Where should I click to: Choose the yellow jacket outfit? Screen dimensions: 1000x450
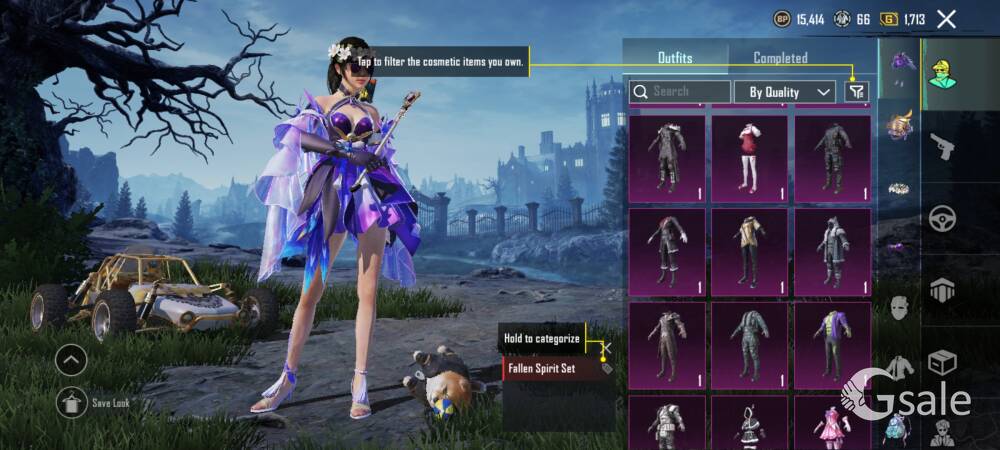(749, 251)
